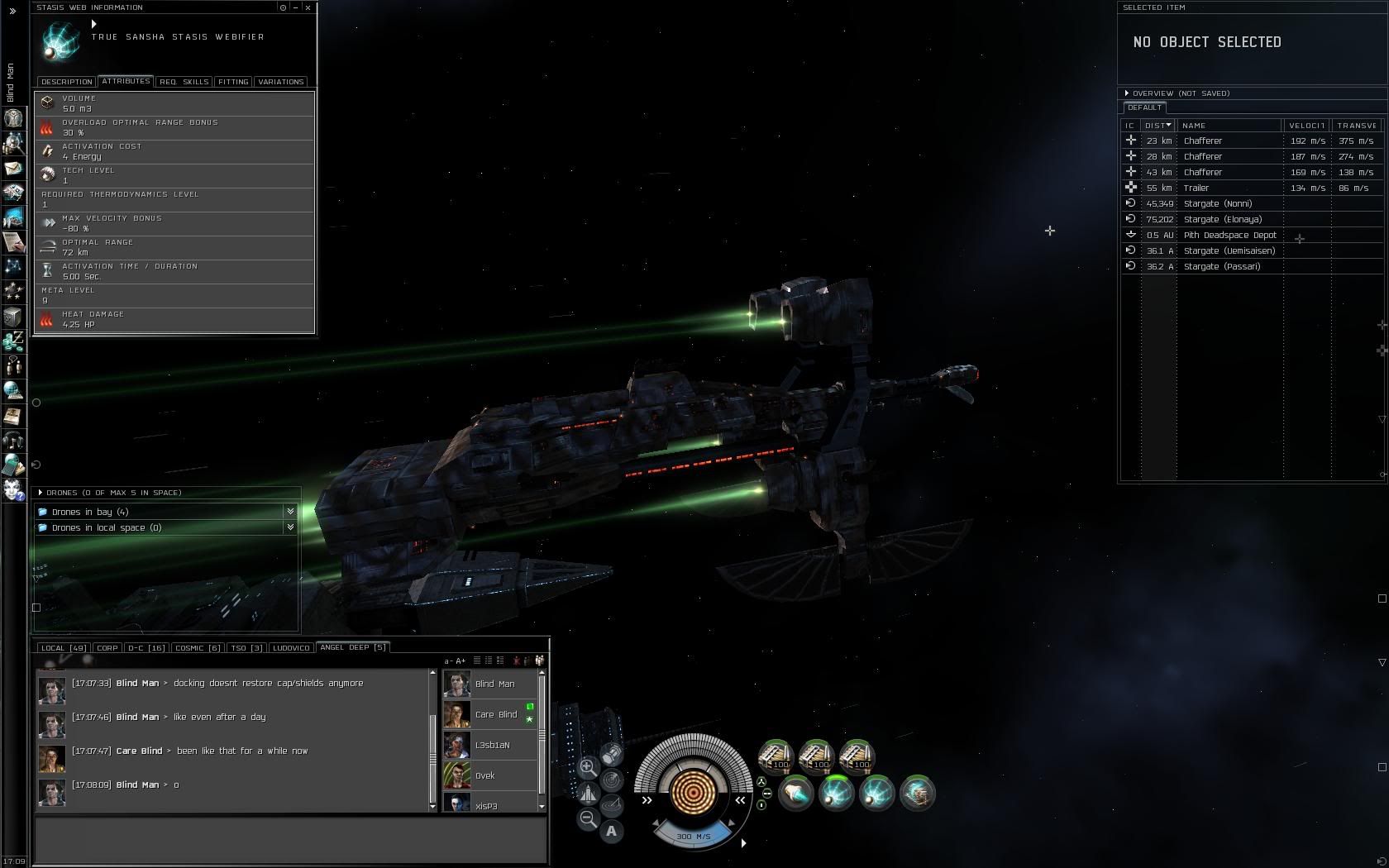Expand Drones in bay group
This screenshot has width=1389, height=868.
(290, 512)
